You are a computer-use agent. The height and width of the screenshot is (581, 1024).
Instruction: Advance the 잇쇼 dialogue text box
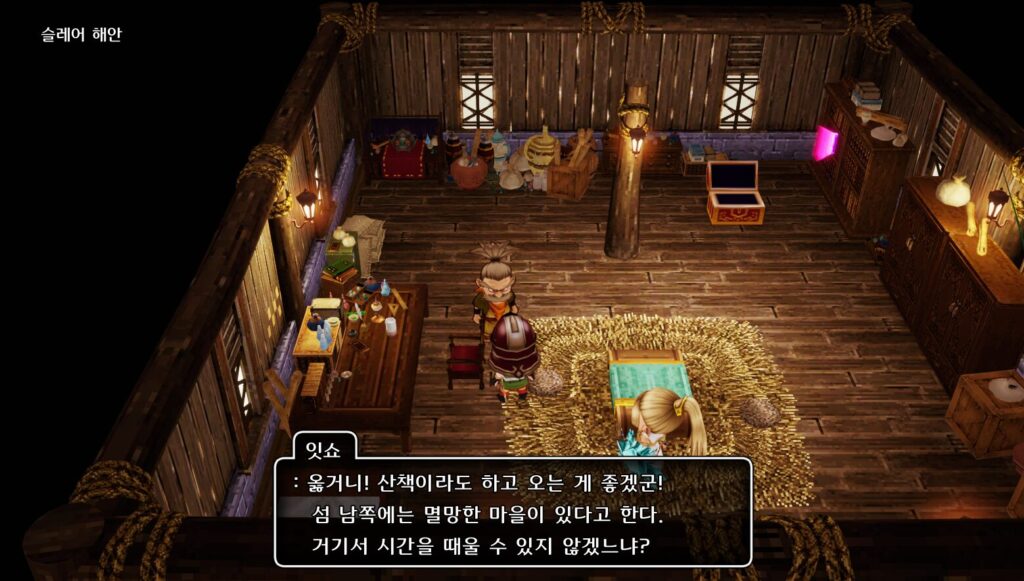pos(513,513)
